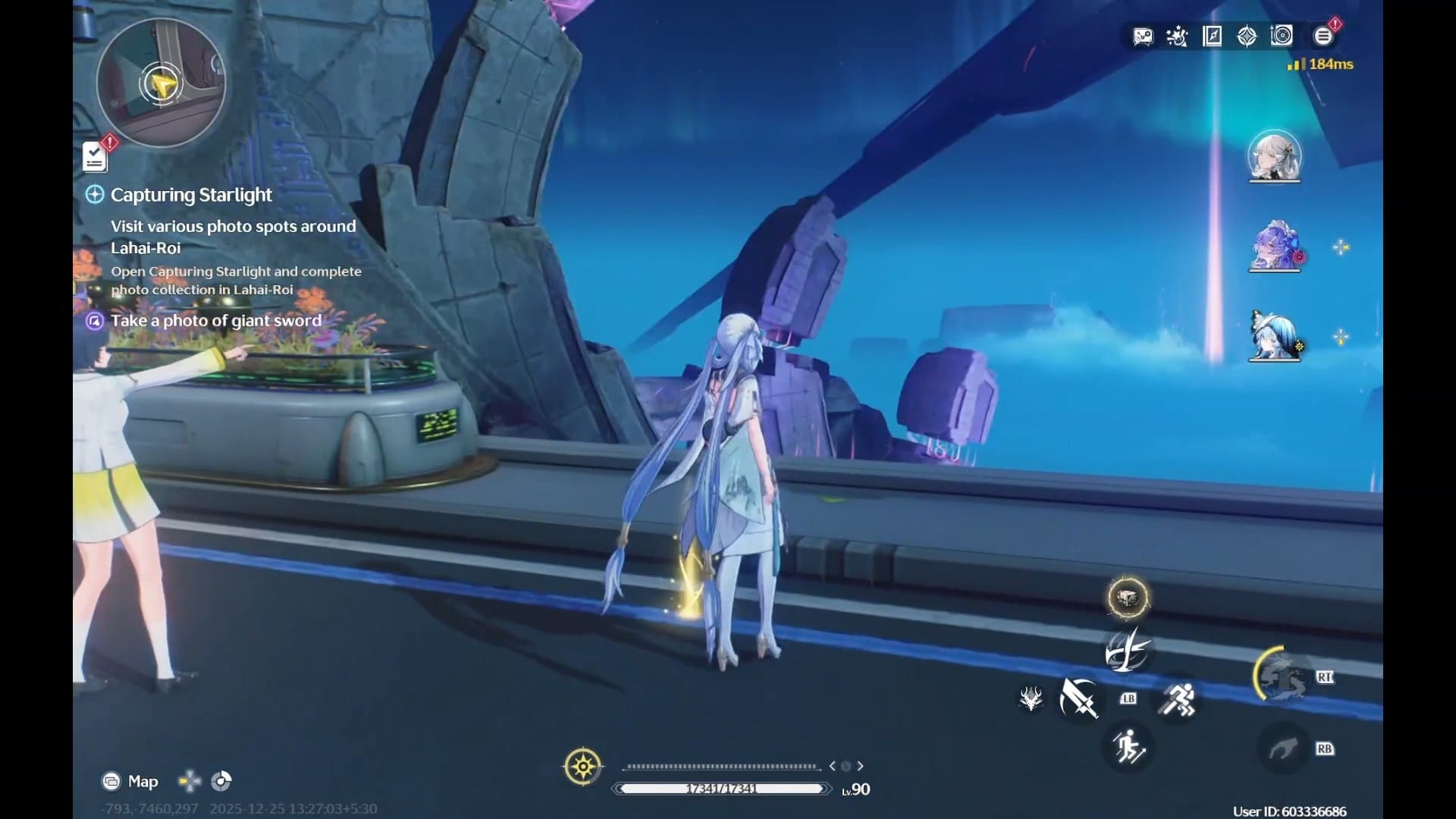This screenshot has width=1456, height=819.
Task: Open the compass guidebook icon
Action: (1212, 36)
